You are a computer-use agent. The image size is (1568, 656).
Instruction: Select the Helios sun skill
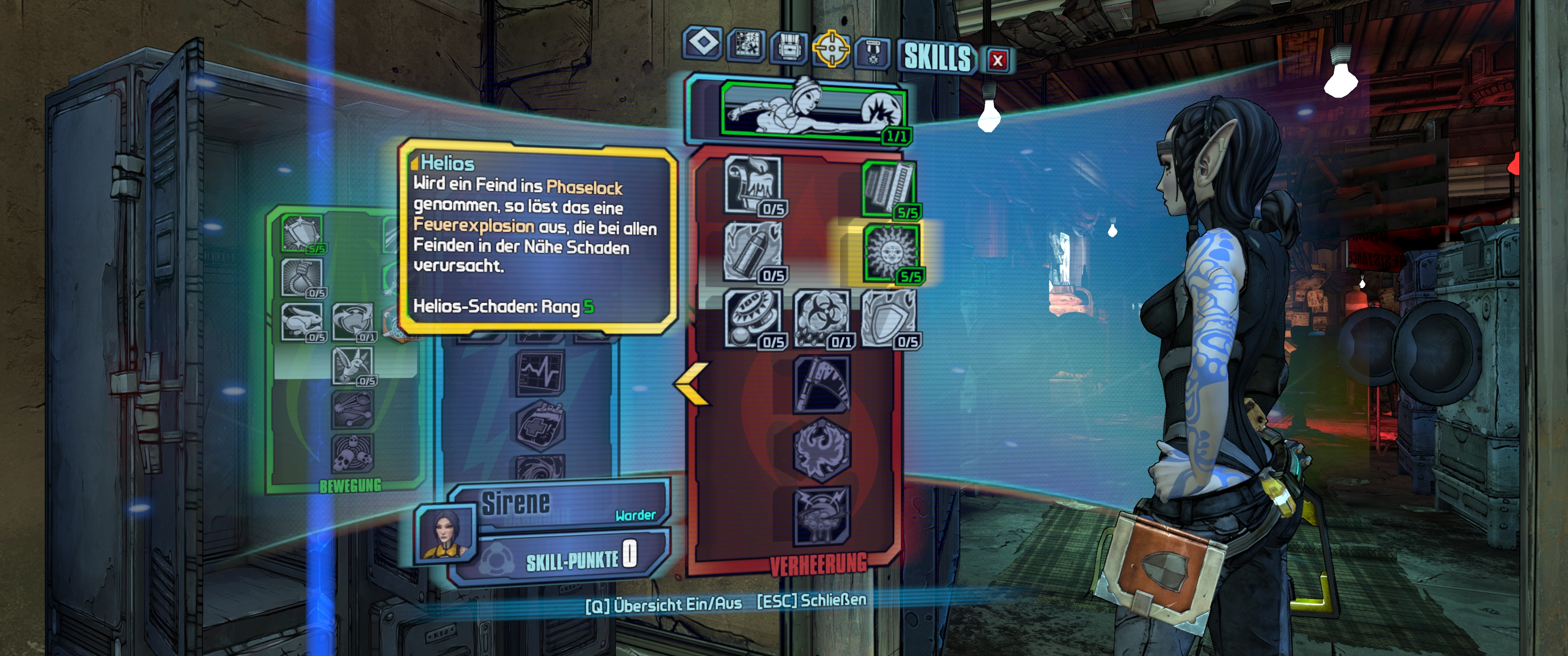point(891,251)
